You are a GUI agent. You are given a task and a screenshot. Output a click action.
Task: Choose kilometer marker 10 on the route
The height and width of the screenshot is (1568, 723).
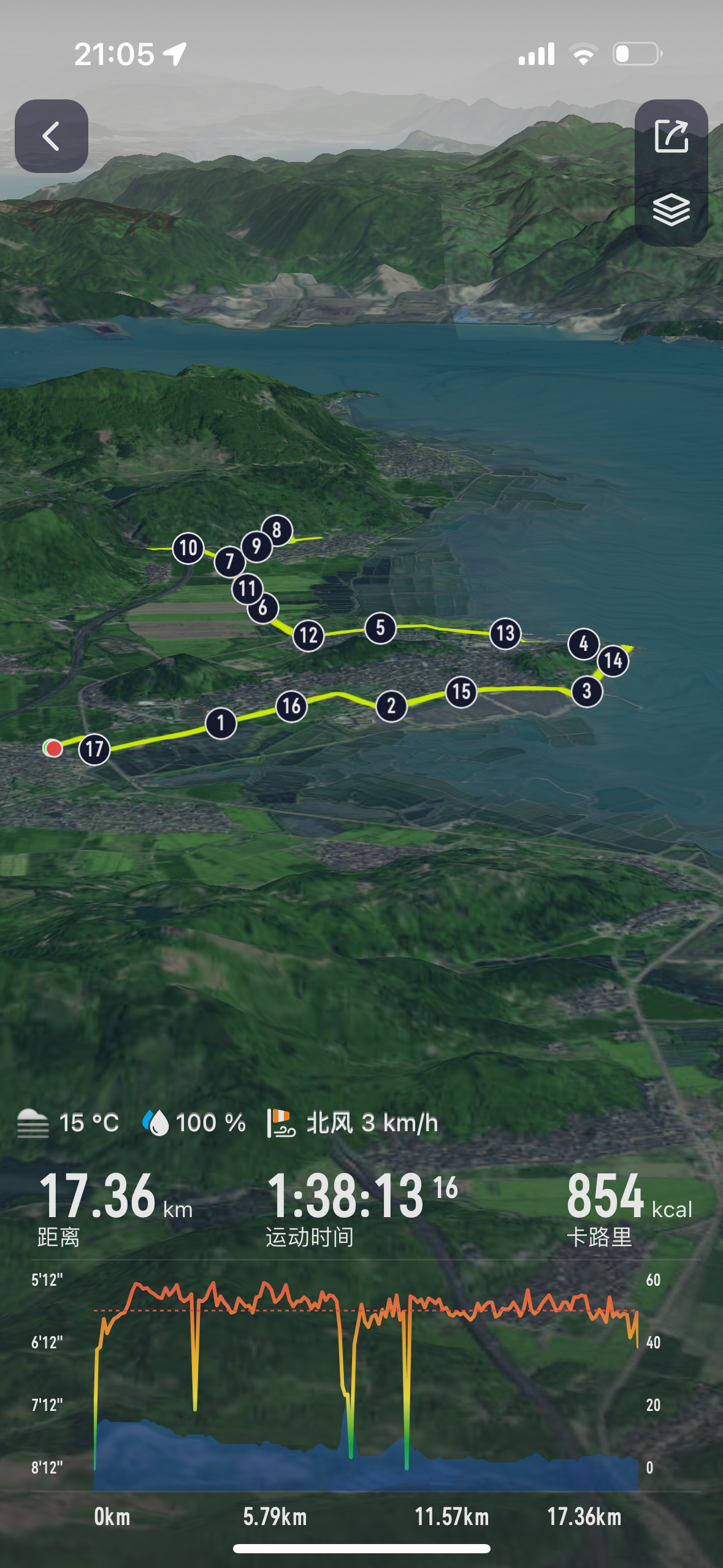(188, 548)
